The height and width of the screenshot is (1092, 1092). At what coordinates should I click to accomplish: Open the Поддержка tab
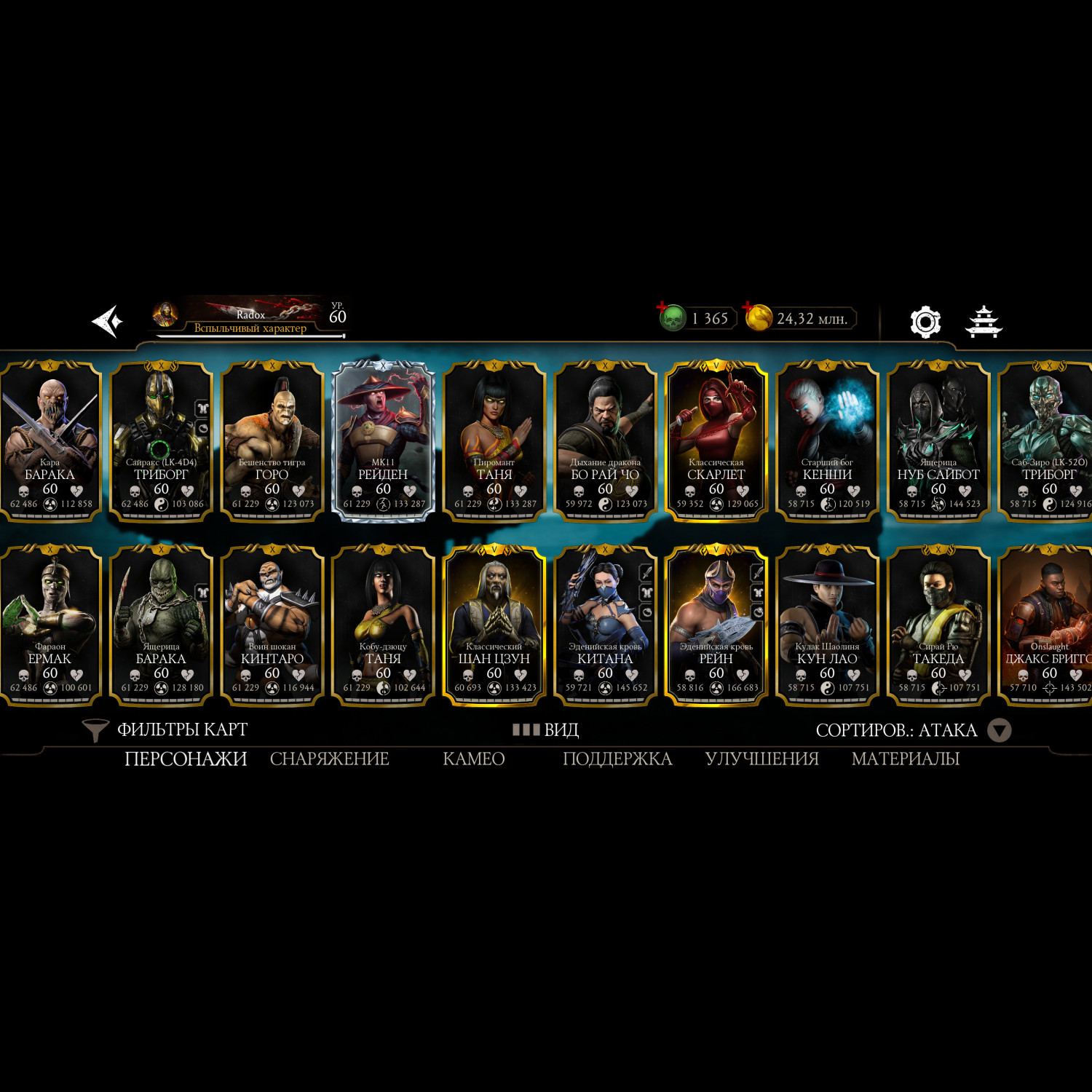[617, 759]
